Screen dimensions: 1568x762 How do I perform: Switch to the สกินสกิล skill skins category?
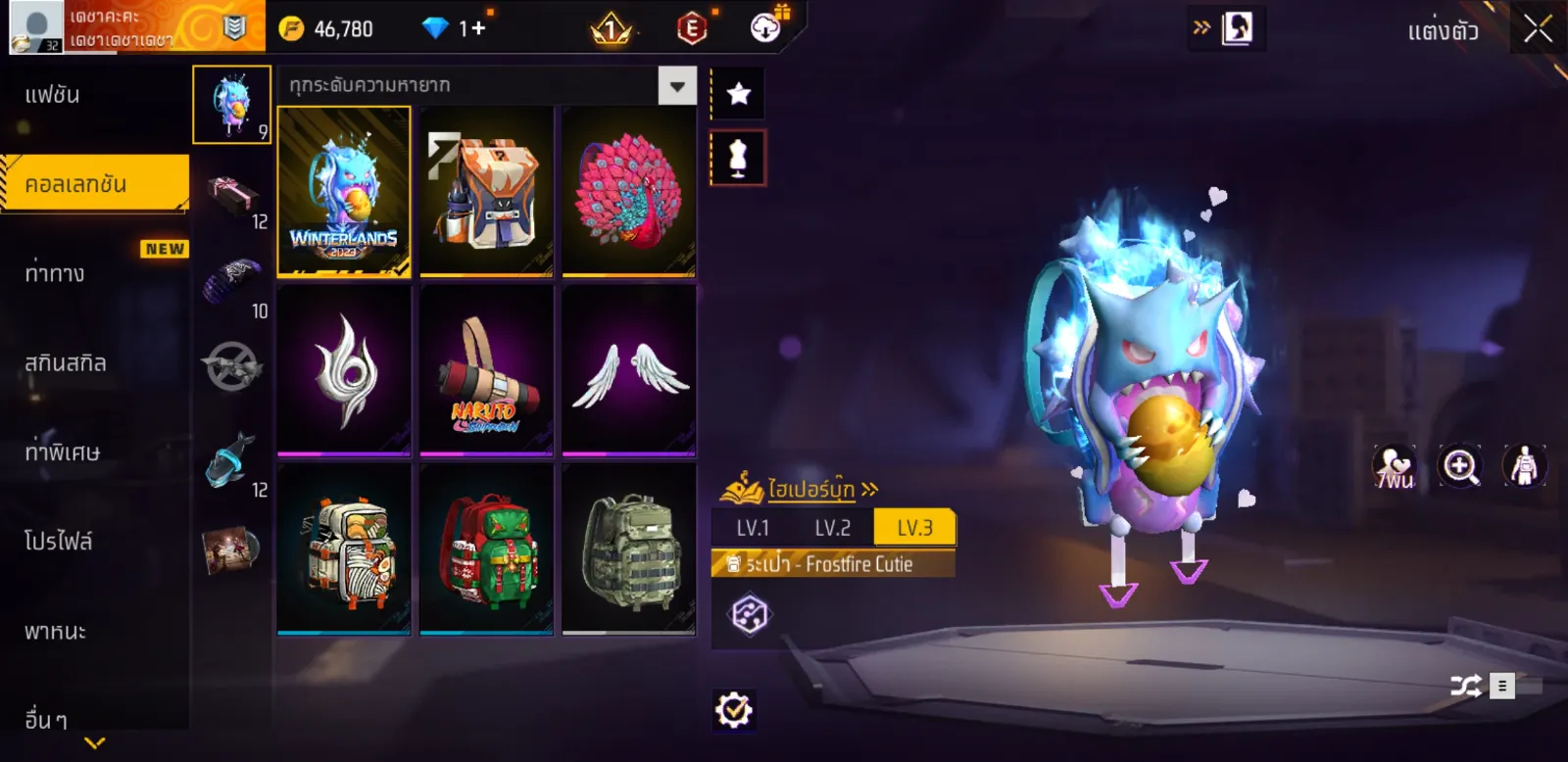(66, 363)
